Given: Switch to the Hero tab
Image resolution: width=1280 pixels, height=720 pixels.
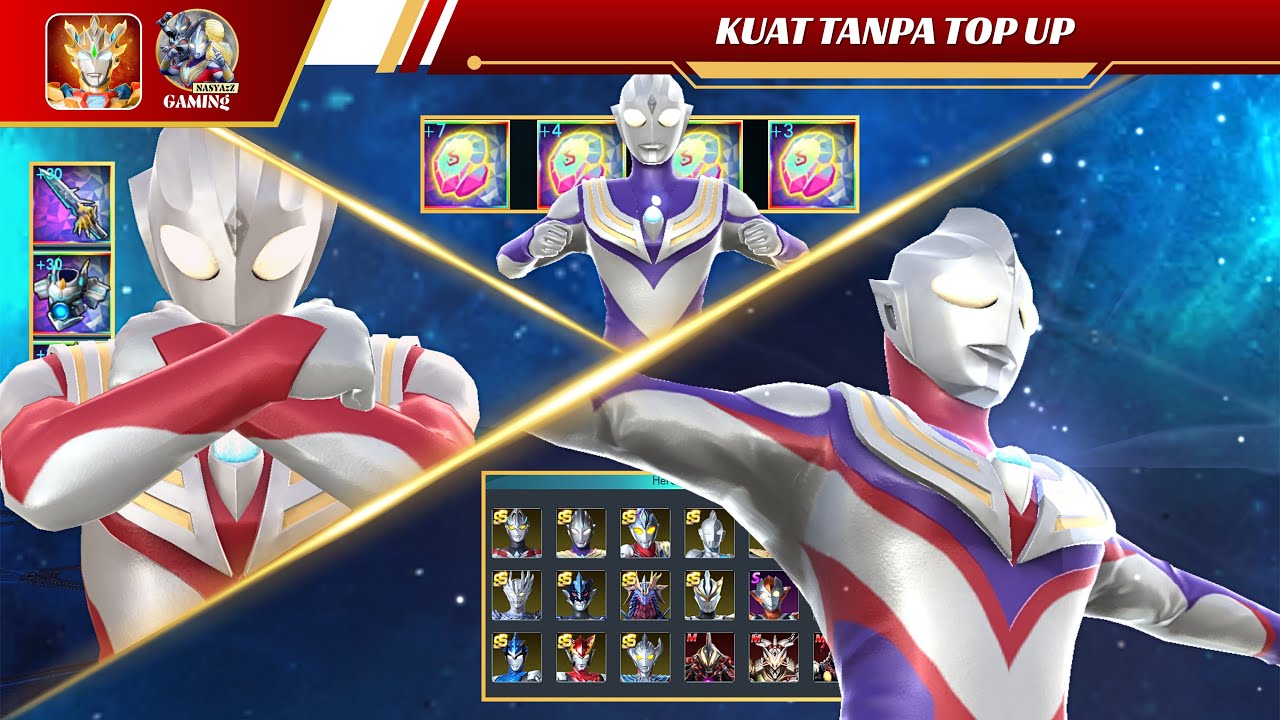Looking at the screenshot, I should click(660, 480).
